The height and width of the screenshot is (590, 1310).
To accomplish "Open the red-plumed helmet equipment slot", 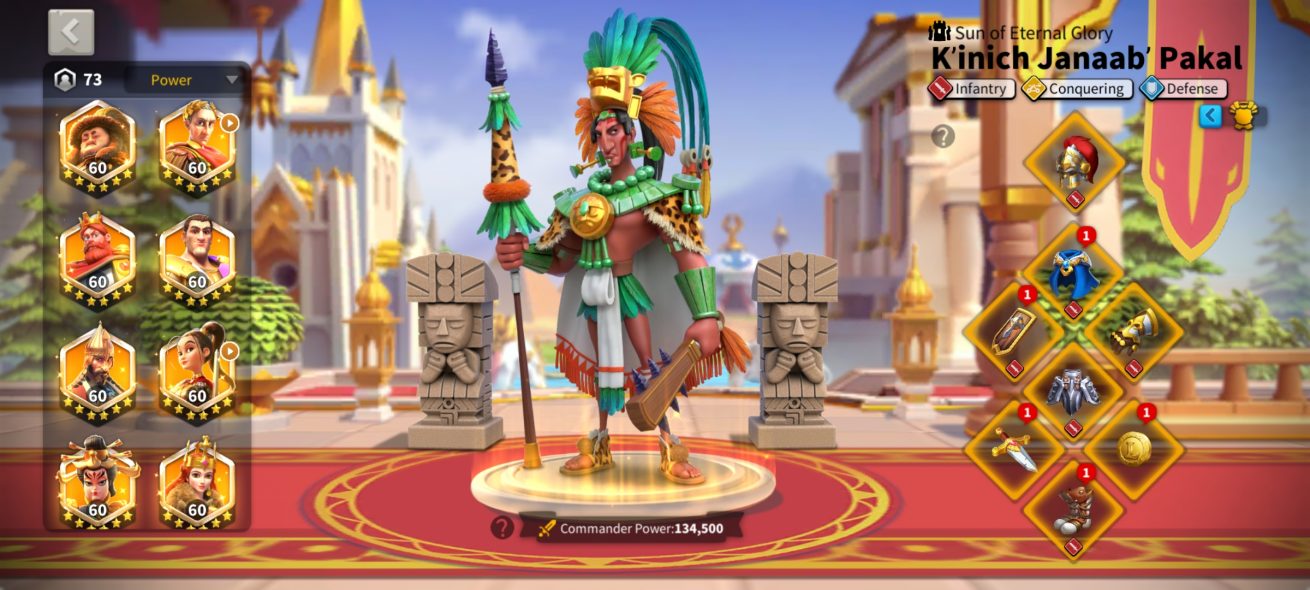I will point(1075,162).
